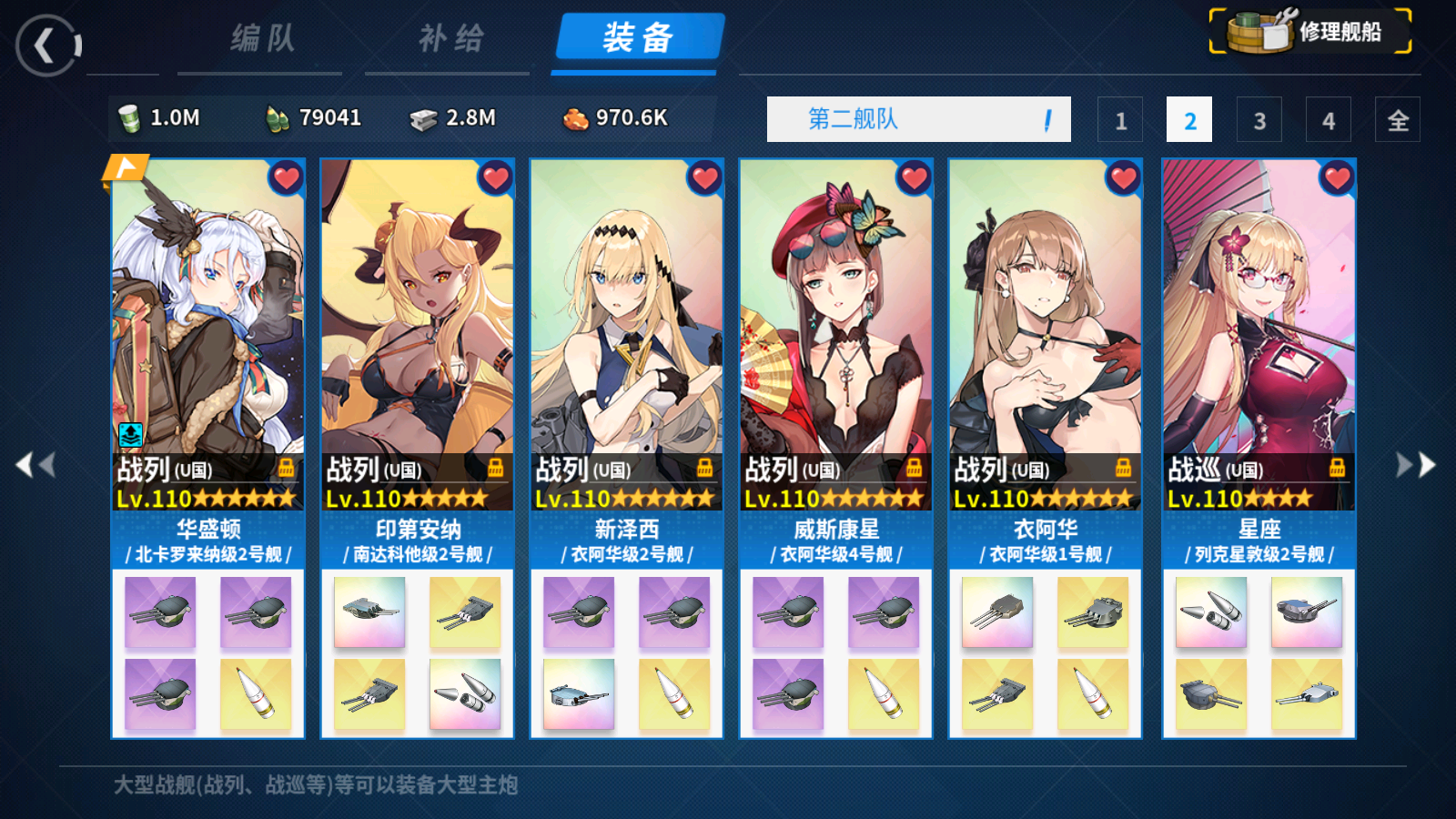Image resolution: width=1456 pixels, height=819 pixels.
Task: Select fleet number 3
Action: (1259, 119)
